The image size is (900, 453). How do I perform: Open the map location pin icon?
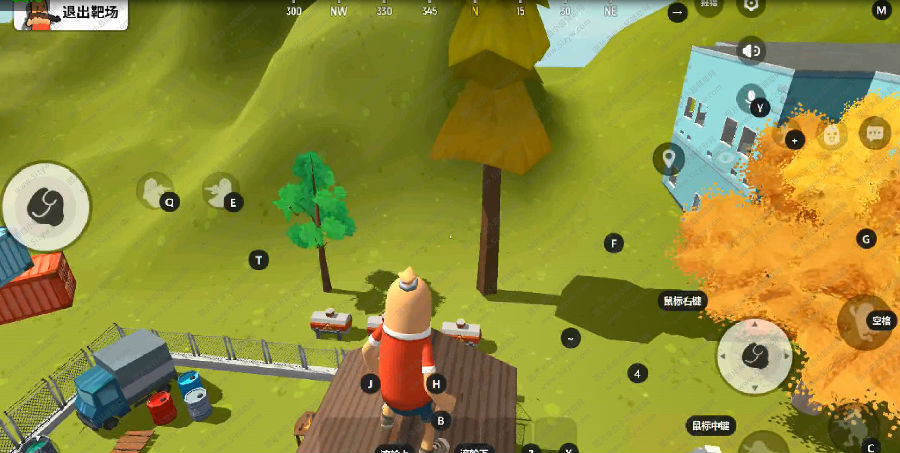pos(669,157)
